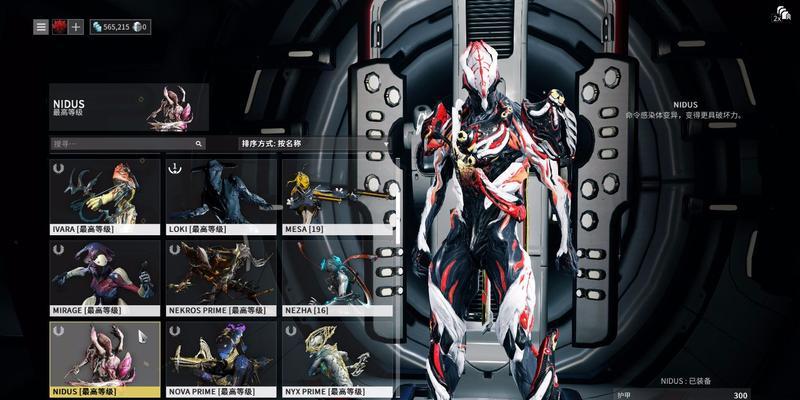This screenshot has width=800, height=400.
Task: Click the current Nidus header panel
Action: [x=129, y=108]
